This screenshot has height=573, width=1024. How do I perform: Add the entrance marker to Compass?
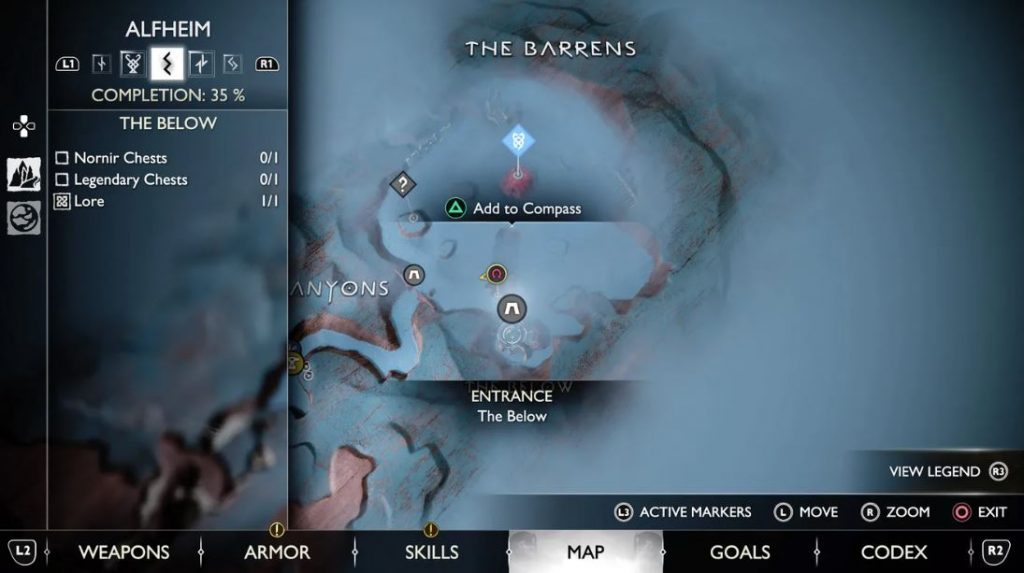(x=513, y=209)
